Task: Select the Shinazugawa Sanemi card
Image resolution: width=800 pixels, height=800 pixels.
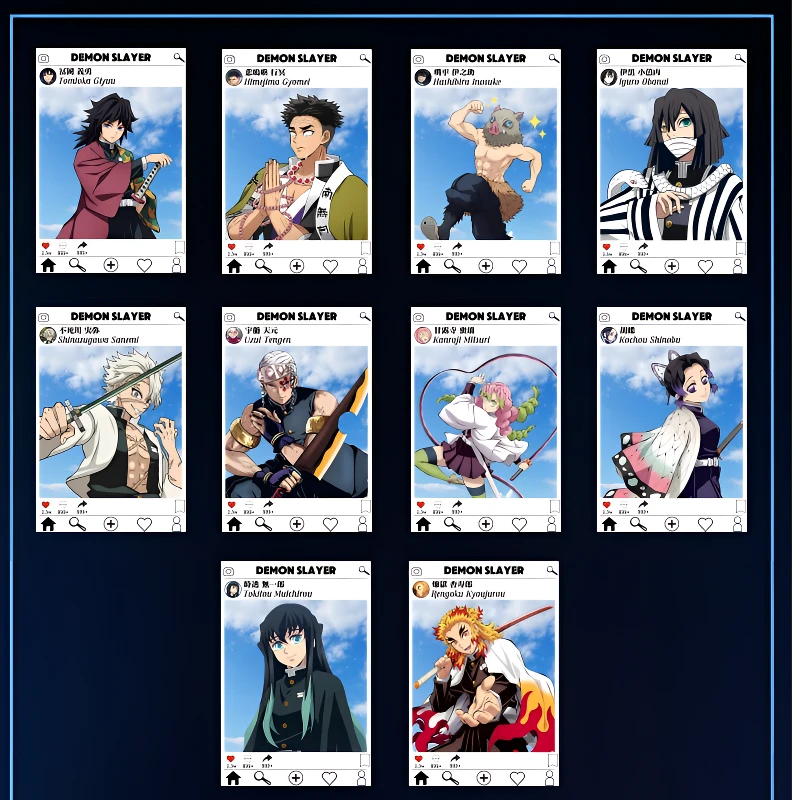Action: (x=110, y=420)
